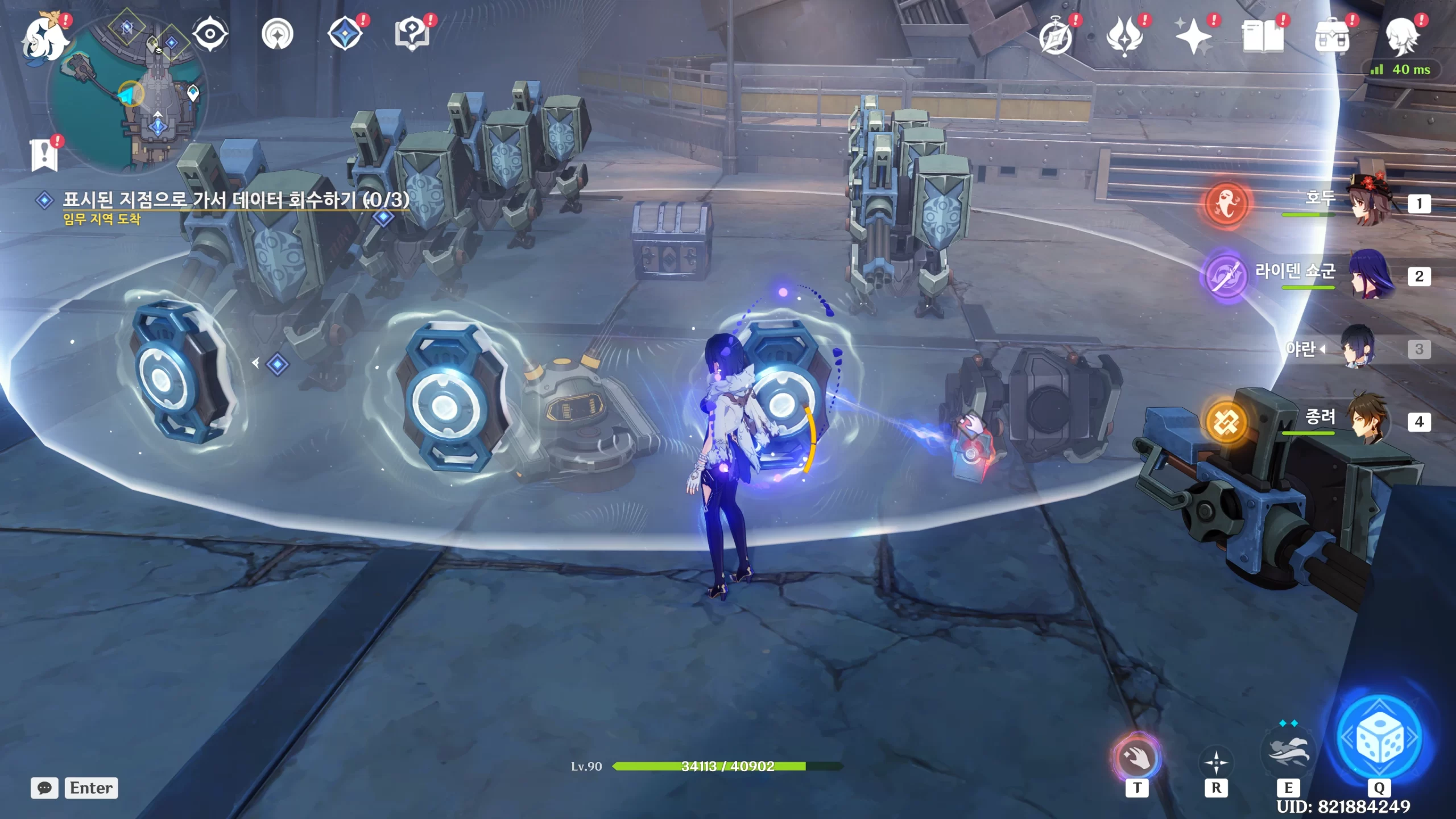
Task: Activate the hand gadget icon
Action: tap(1136, 757)
